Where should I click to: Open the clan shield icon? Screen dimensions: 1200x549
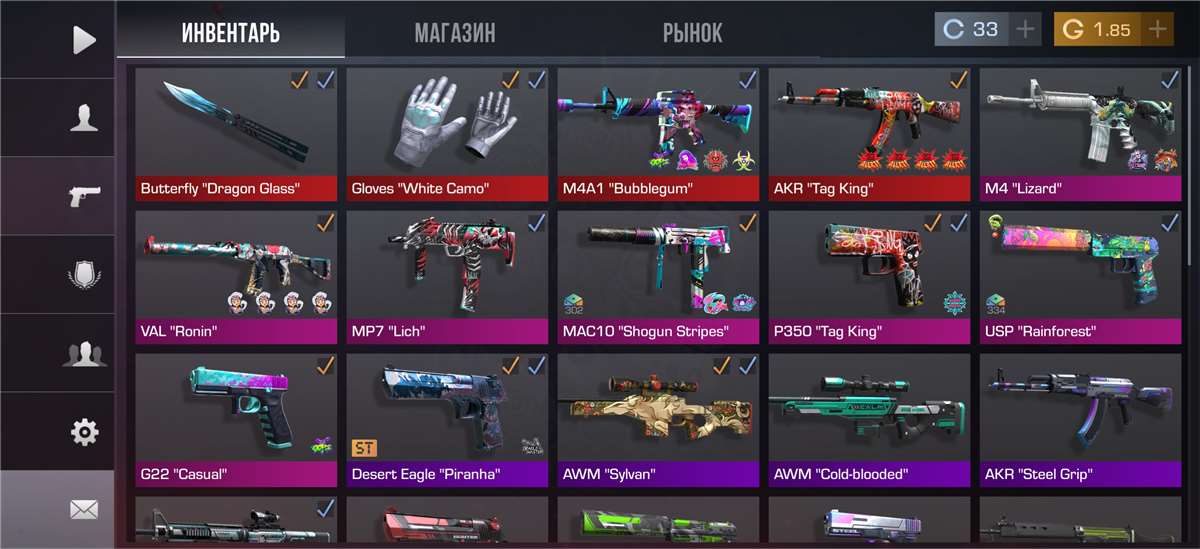(x=84, y=275)
